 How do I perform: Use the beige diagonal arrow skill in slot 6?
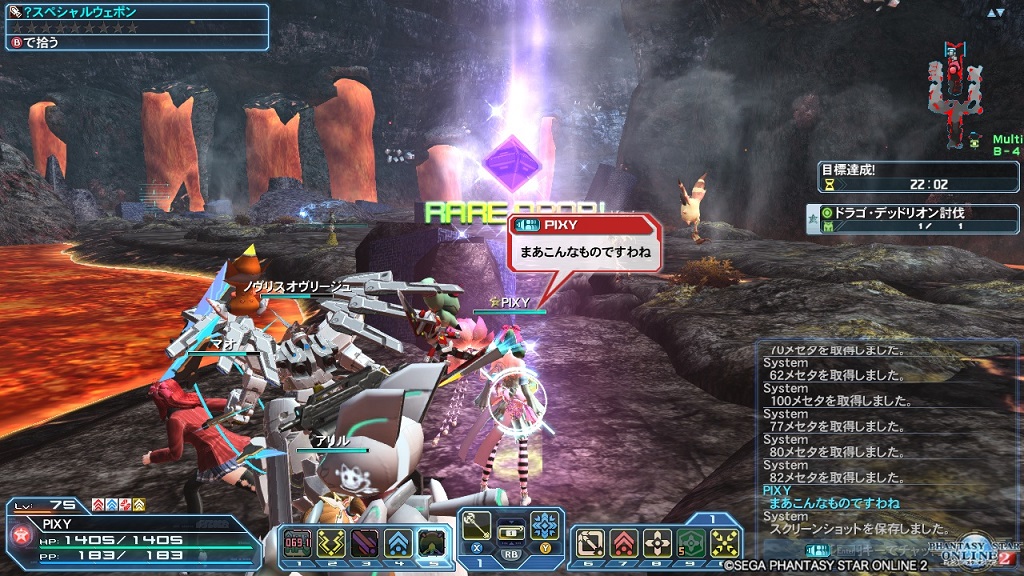coord(592,542)
